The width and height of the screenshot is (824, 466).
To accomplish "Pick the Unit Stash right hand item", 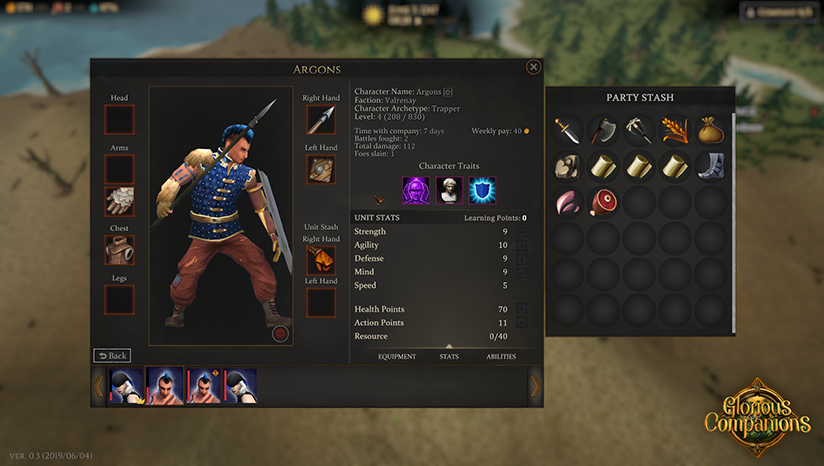I will point(320,261).
